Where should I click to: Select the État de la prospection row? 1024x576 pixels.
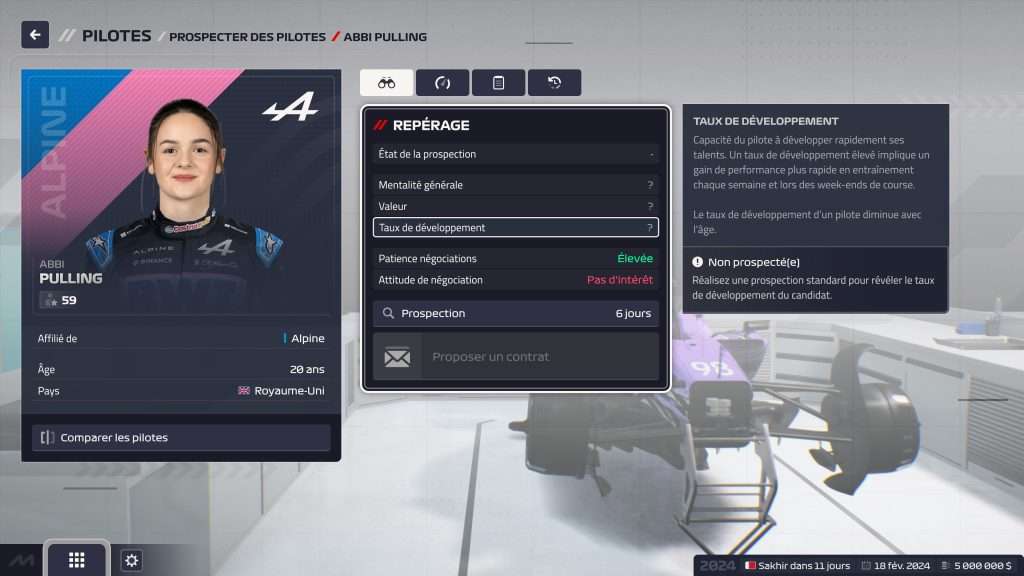[x=515, y=154]
